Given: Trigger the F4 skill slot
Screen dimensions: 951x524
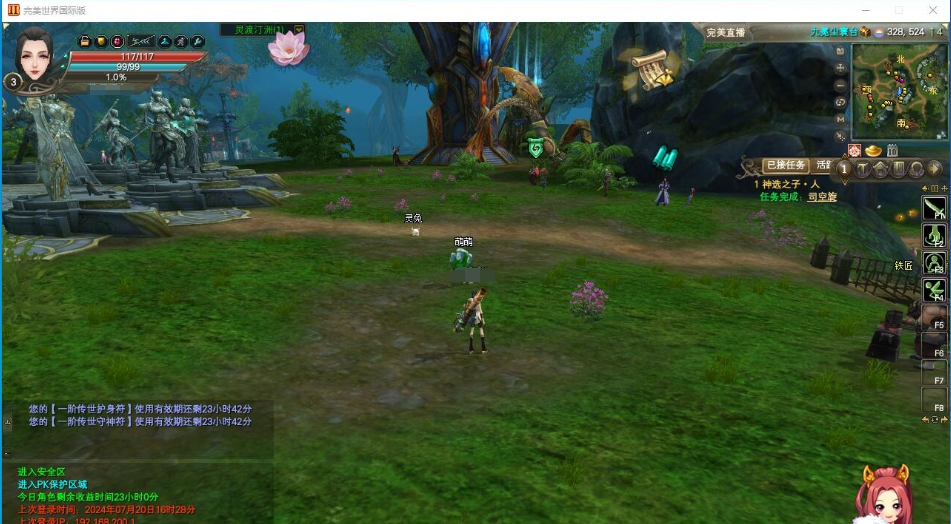Looking at the screenshot, I should (x=934, y=291).
